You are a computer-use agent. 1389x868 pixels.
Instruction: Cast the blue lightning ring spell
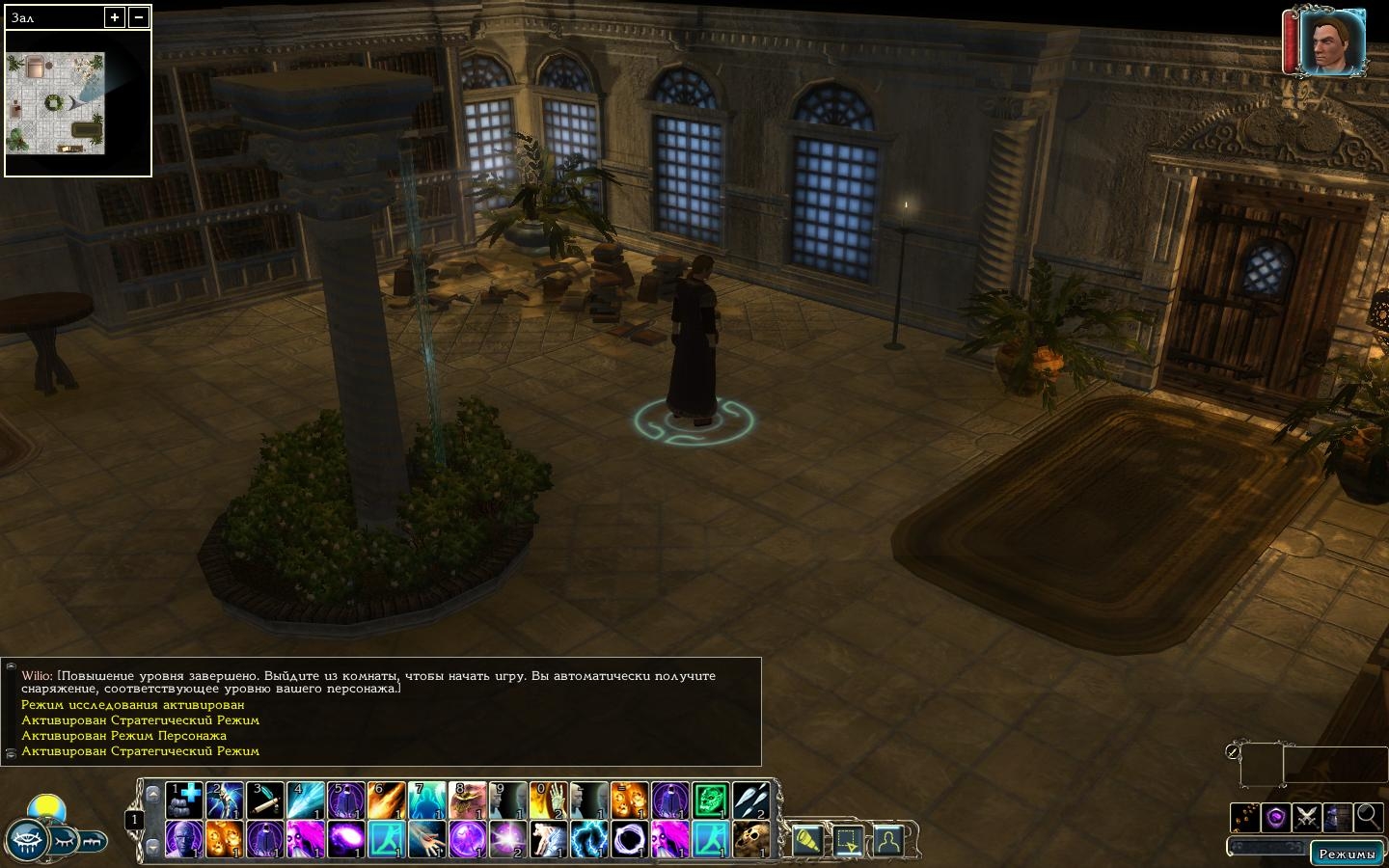pyautogui.click(x=589, y=840)
